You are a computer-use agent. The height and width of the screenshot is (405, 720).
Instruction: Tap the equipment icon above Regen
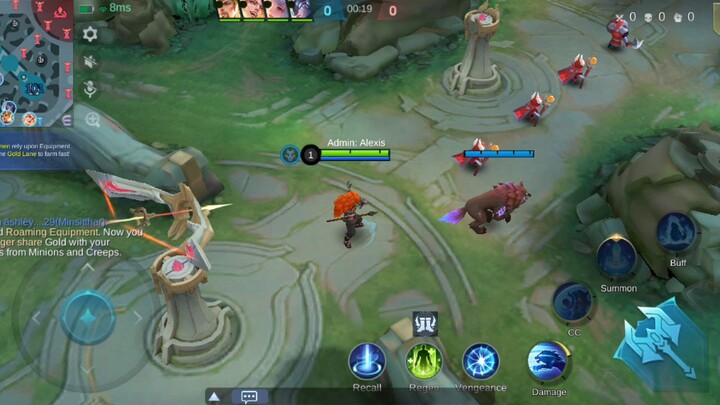pyautogui.click(x=424, y=323)
